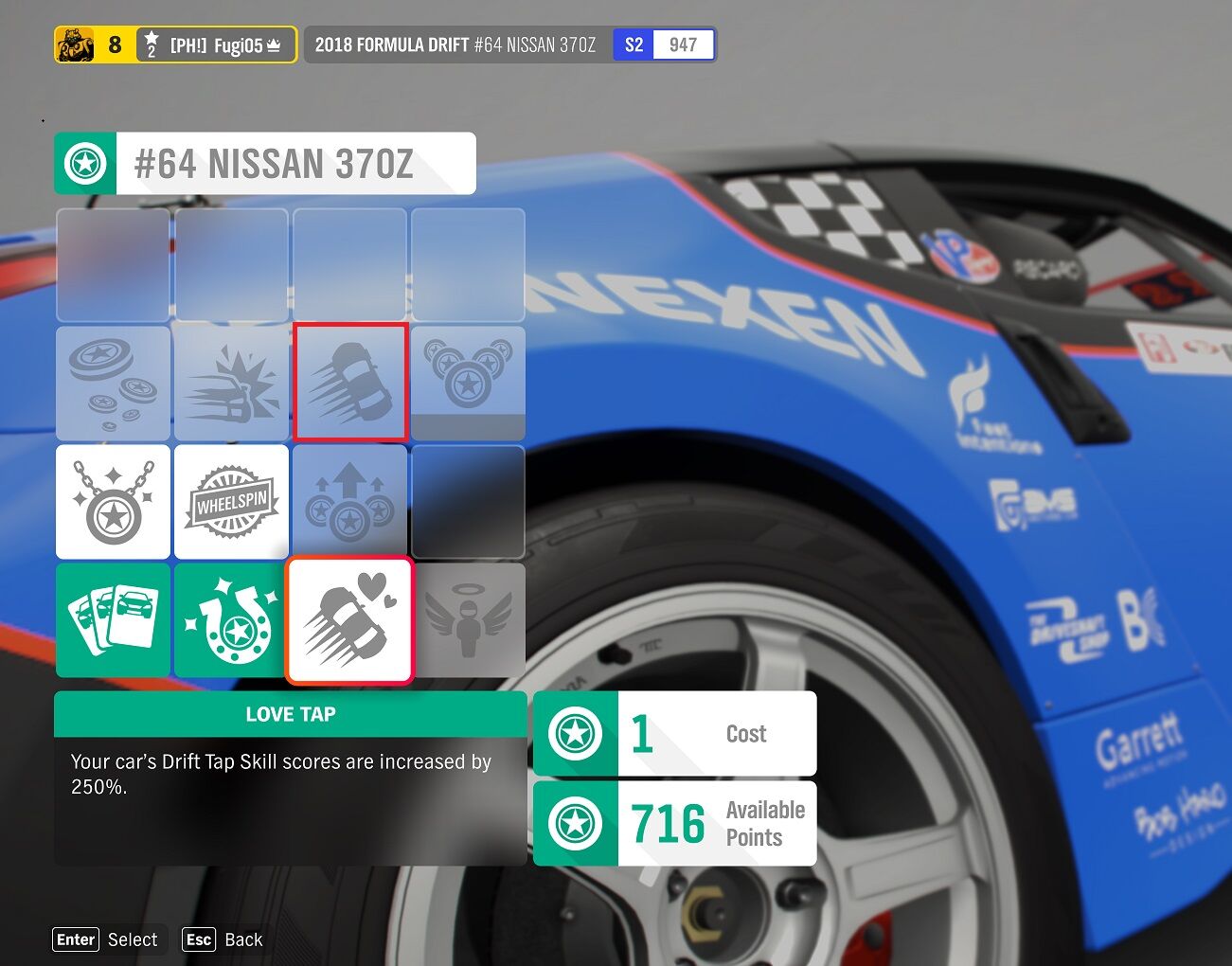1232x966 pixels.
Task: Select the Love Tap perk tile
Action: click(x=349, y=620)
